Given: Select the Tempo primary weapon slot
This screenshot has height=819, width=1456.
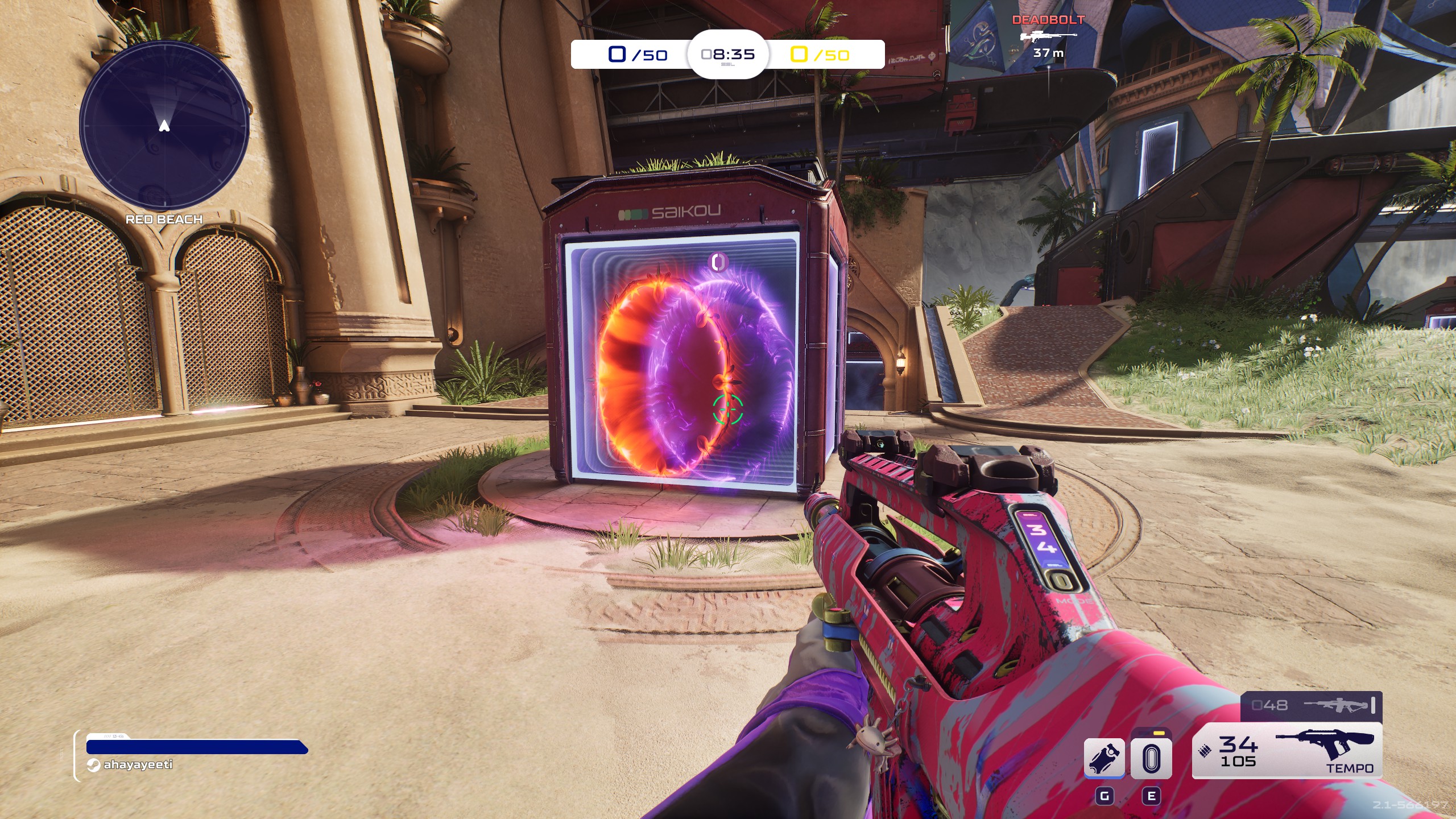Looking at the screenshot, I should tap(1287, 750).
